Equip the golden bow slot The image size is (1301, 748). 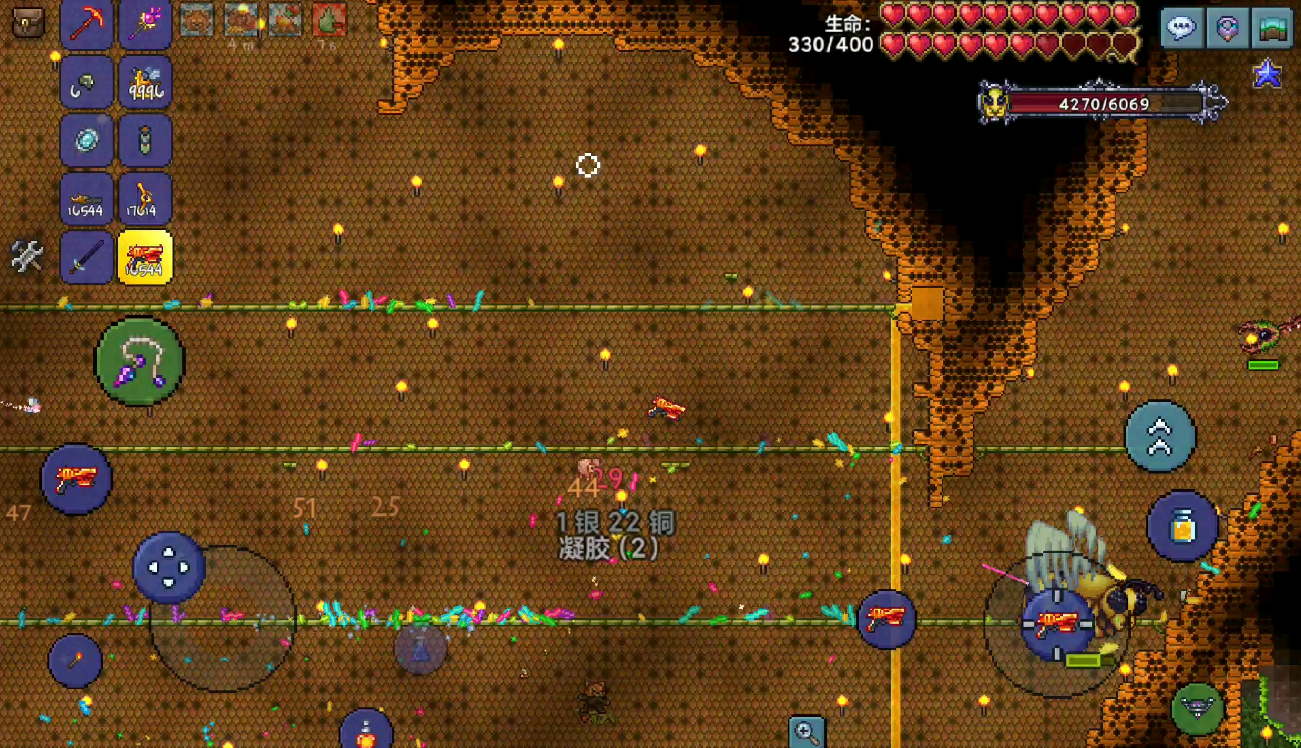pyautogui.click(x=146, y=198)
